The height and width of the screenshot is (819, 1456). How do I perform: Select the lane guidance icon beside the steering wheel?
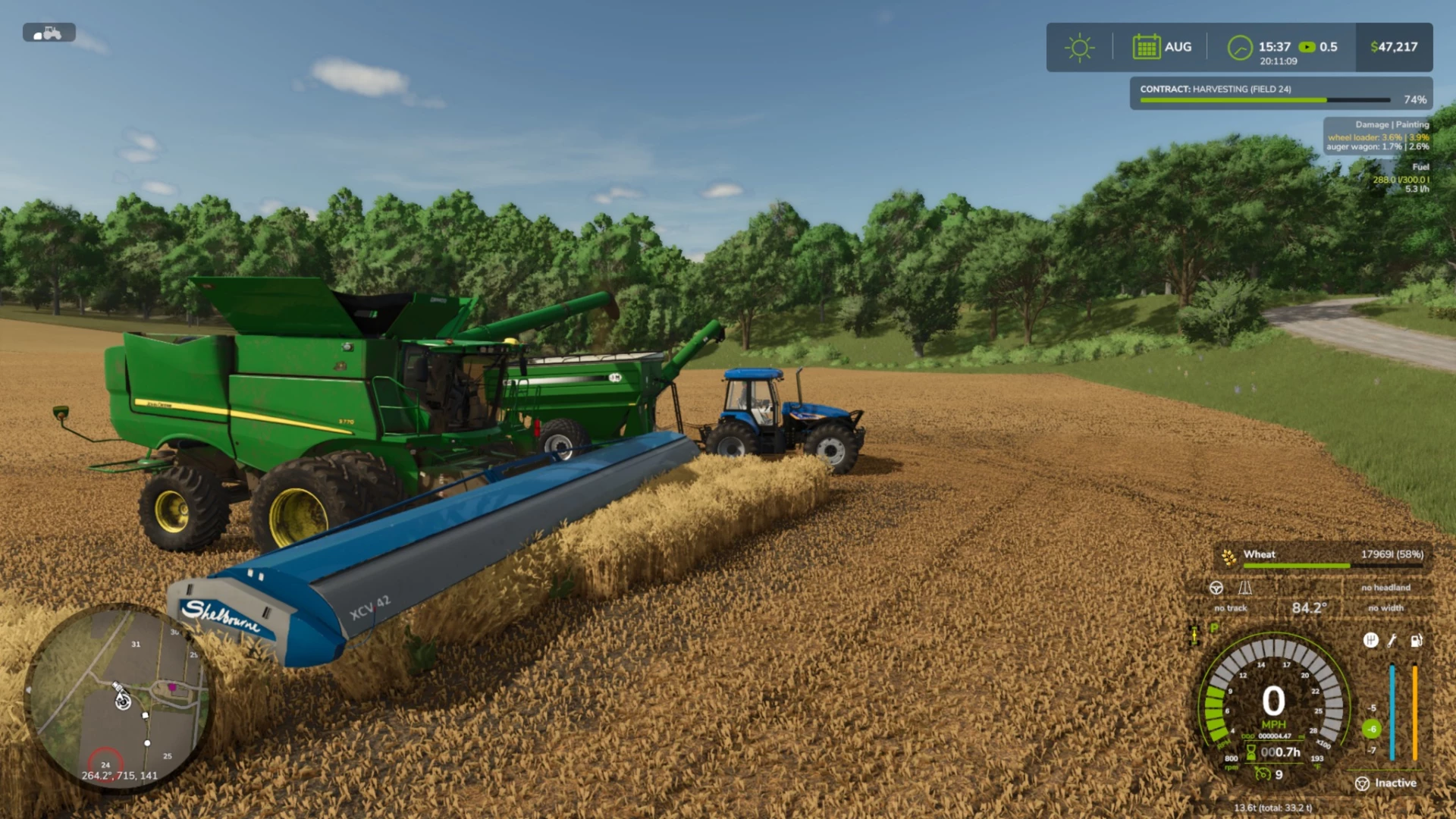(1245, 588)
